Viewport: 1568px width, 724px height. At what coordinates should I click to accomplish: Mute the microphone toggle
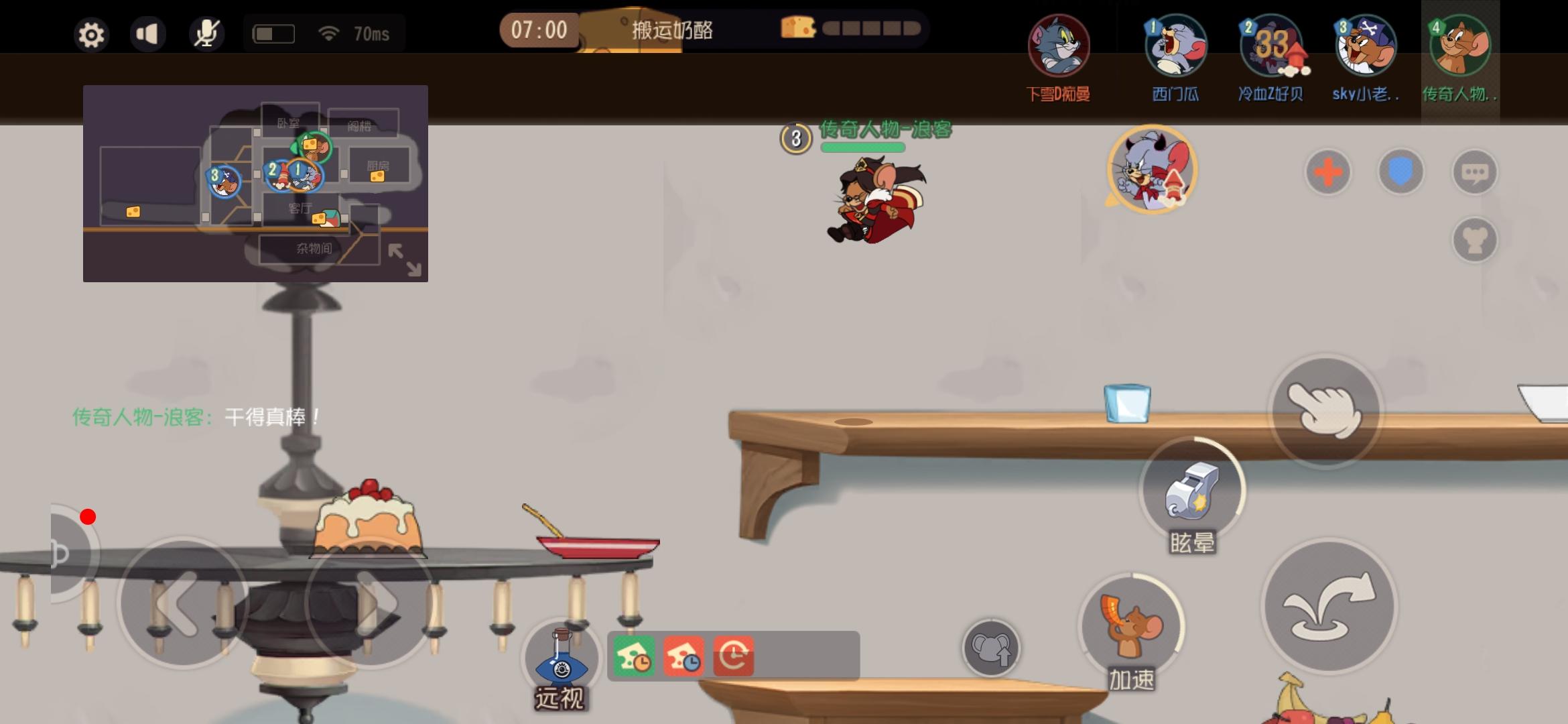click(206, 33)
